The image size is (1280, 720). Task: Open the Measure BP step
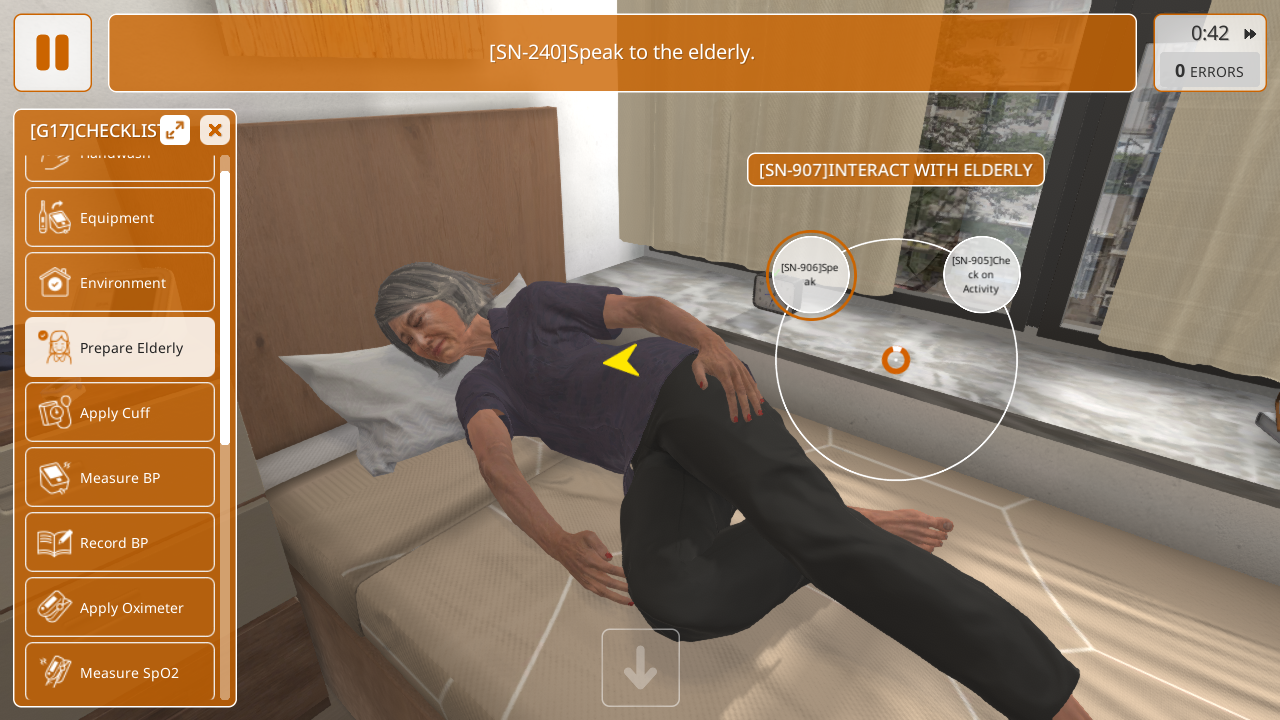point(120,477)
